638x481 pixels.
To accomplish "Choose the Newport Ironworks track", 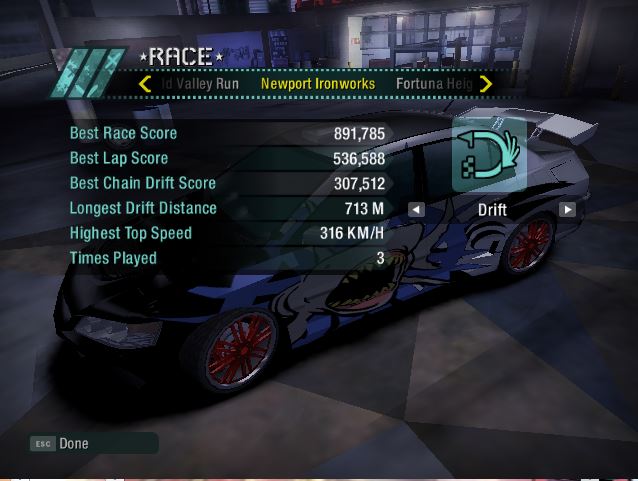I will [318, 84].
